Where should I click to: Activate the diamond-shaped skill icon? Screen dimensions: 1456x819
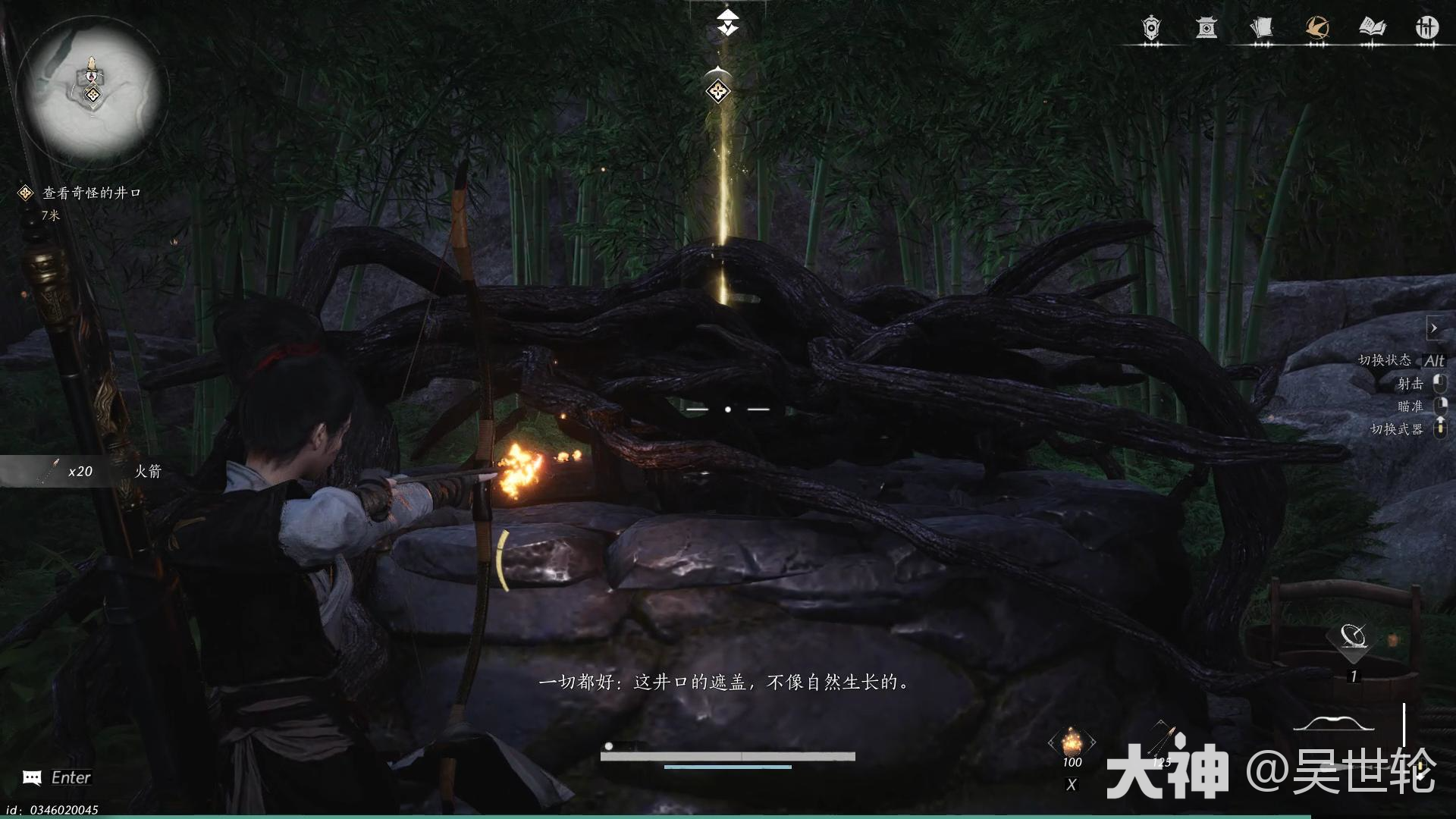pyautogui.click(x=1353, y=638)
